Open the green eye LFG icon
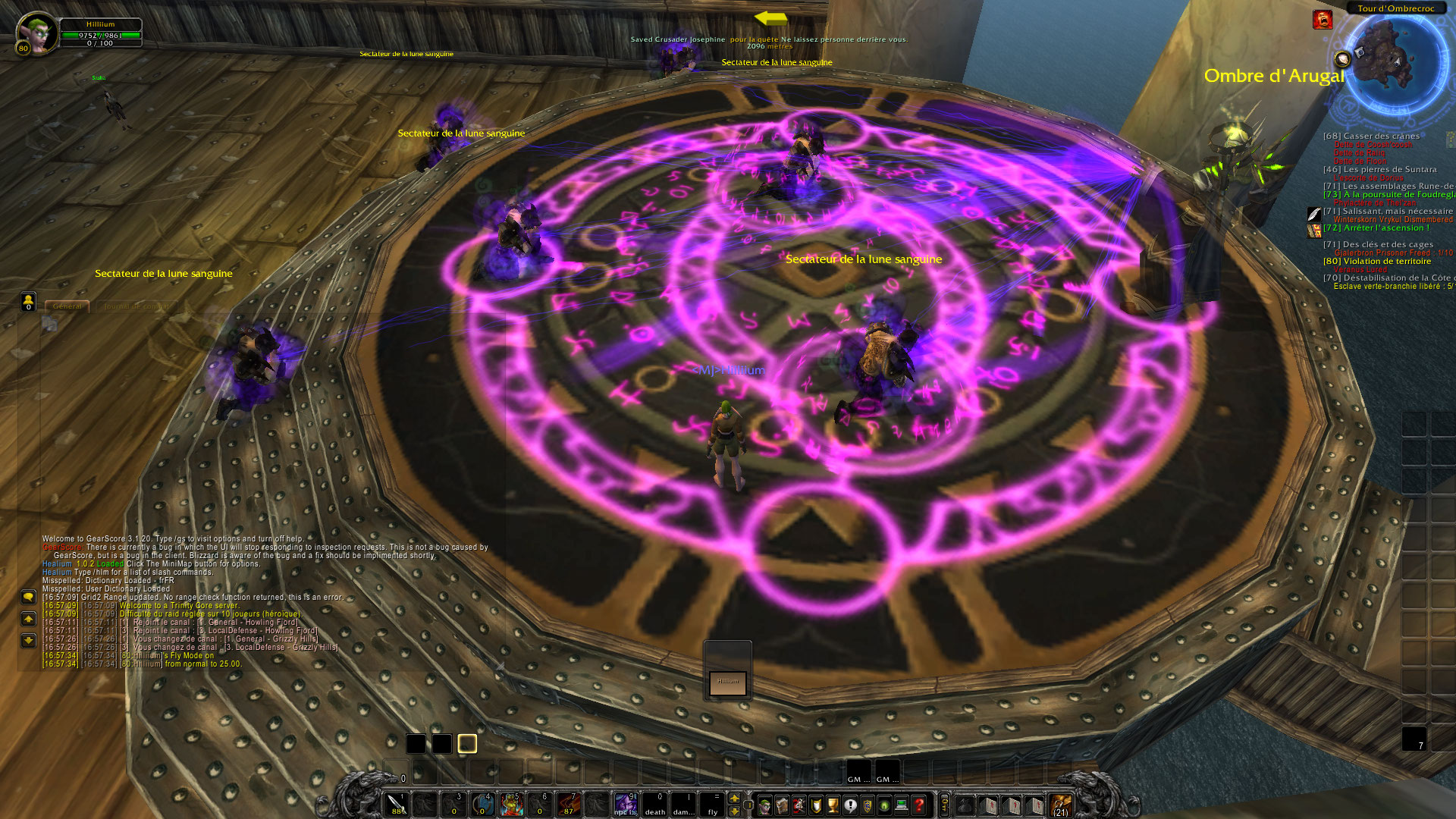The image size is (1456, 819). [x=884, y=805]
